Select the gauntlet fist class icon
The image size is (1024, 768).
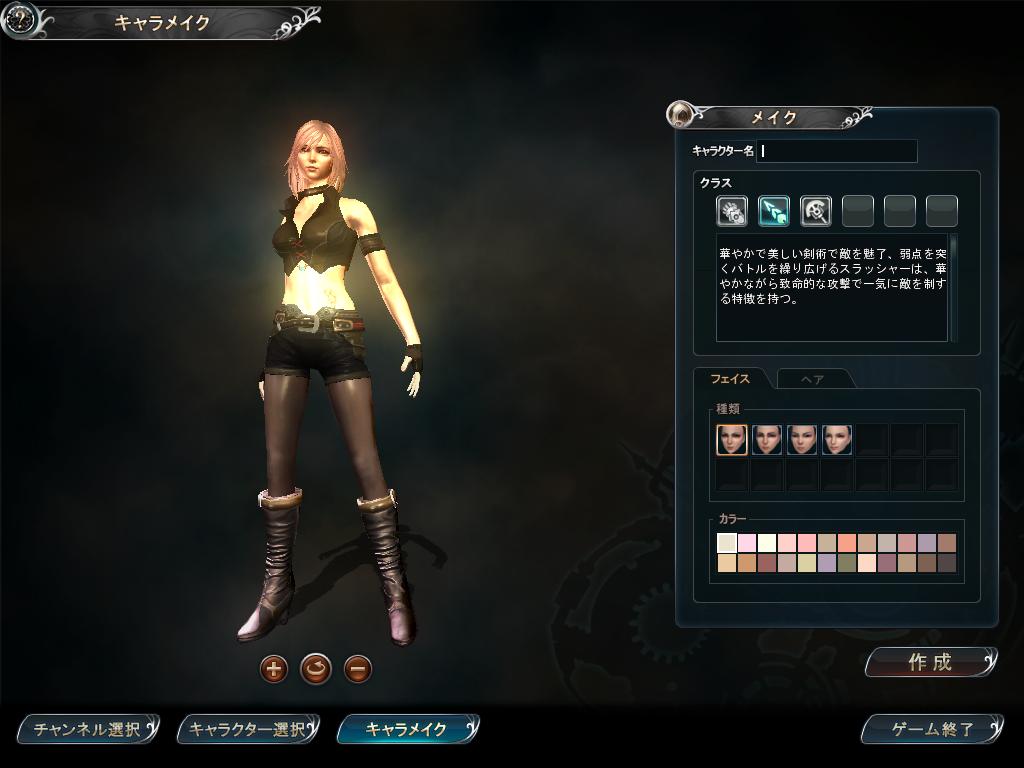(732, 211)
